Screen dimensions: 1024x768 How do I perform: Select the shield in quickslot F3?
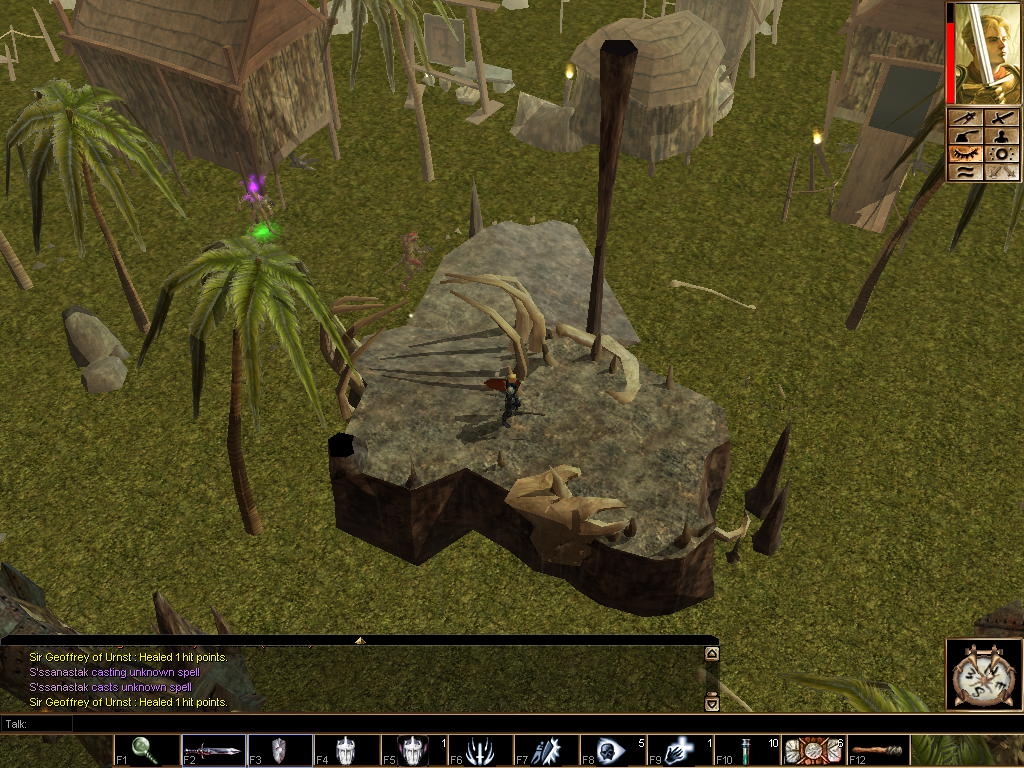pos(279,750)
